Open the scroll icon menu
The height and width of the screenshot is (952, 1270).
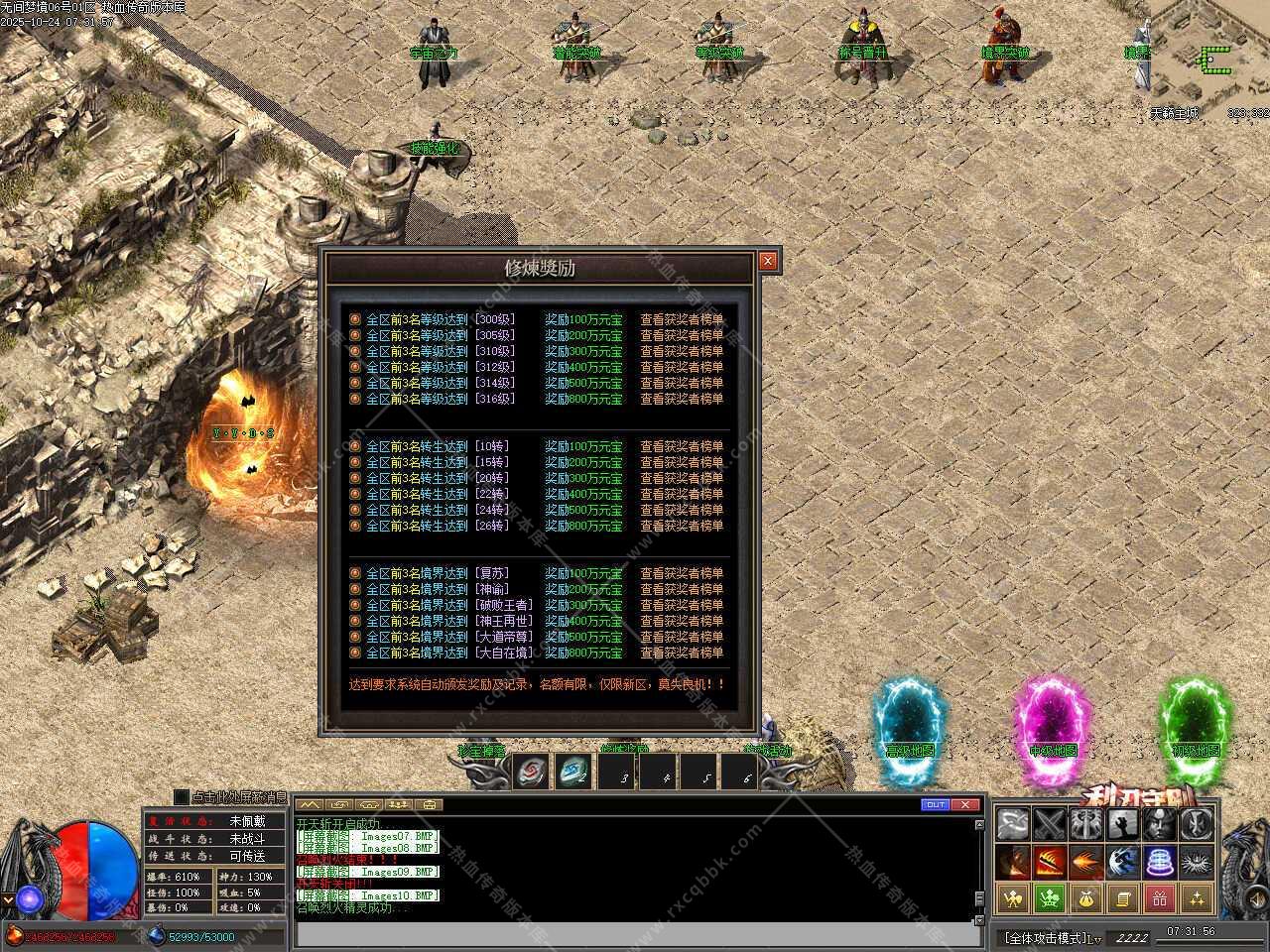[1123, 898]
